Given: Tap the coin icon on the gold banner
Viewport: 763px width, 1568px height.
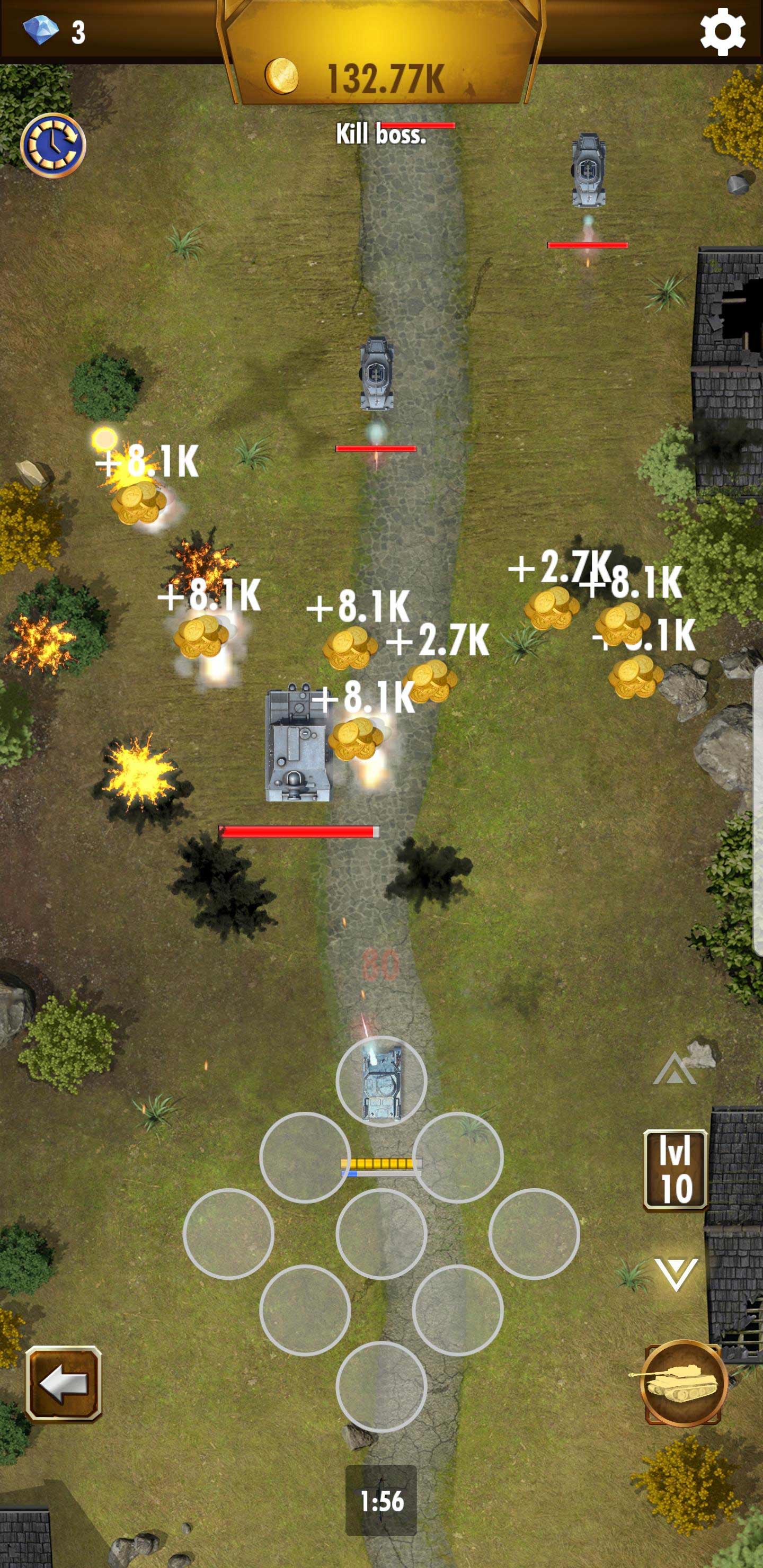Looking at the screenshot, I should pyautogui.click(x=282, y=77).
